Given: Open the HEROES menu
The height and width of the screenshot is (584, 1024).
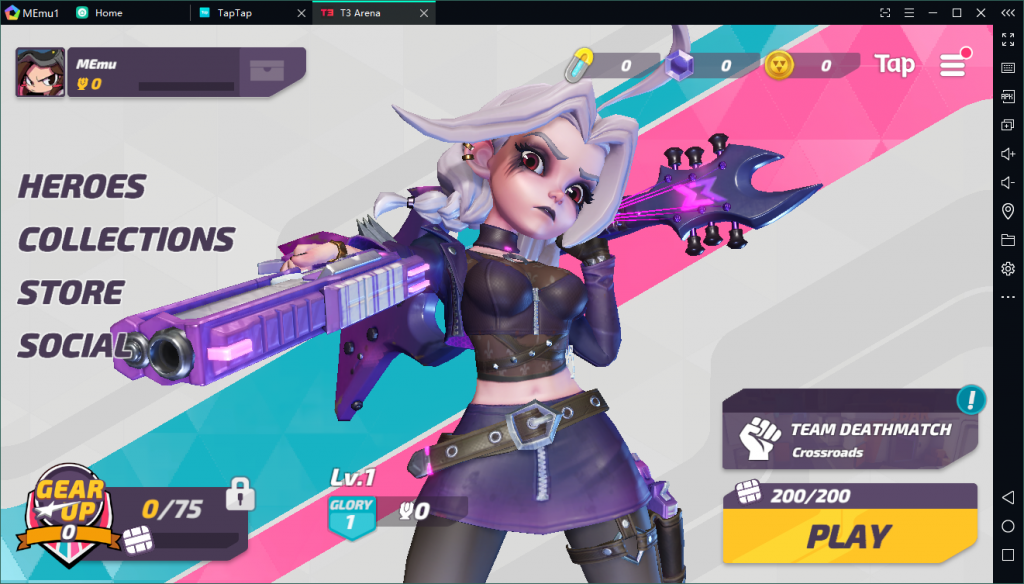Looking at the screenshot, I should pyautogui.click(x=82, y=187).
